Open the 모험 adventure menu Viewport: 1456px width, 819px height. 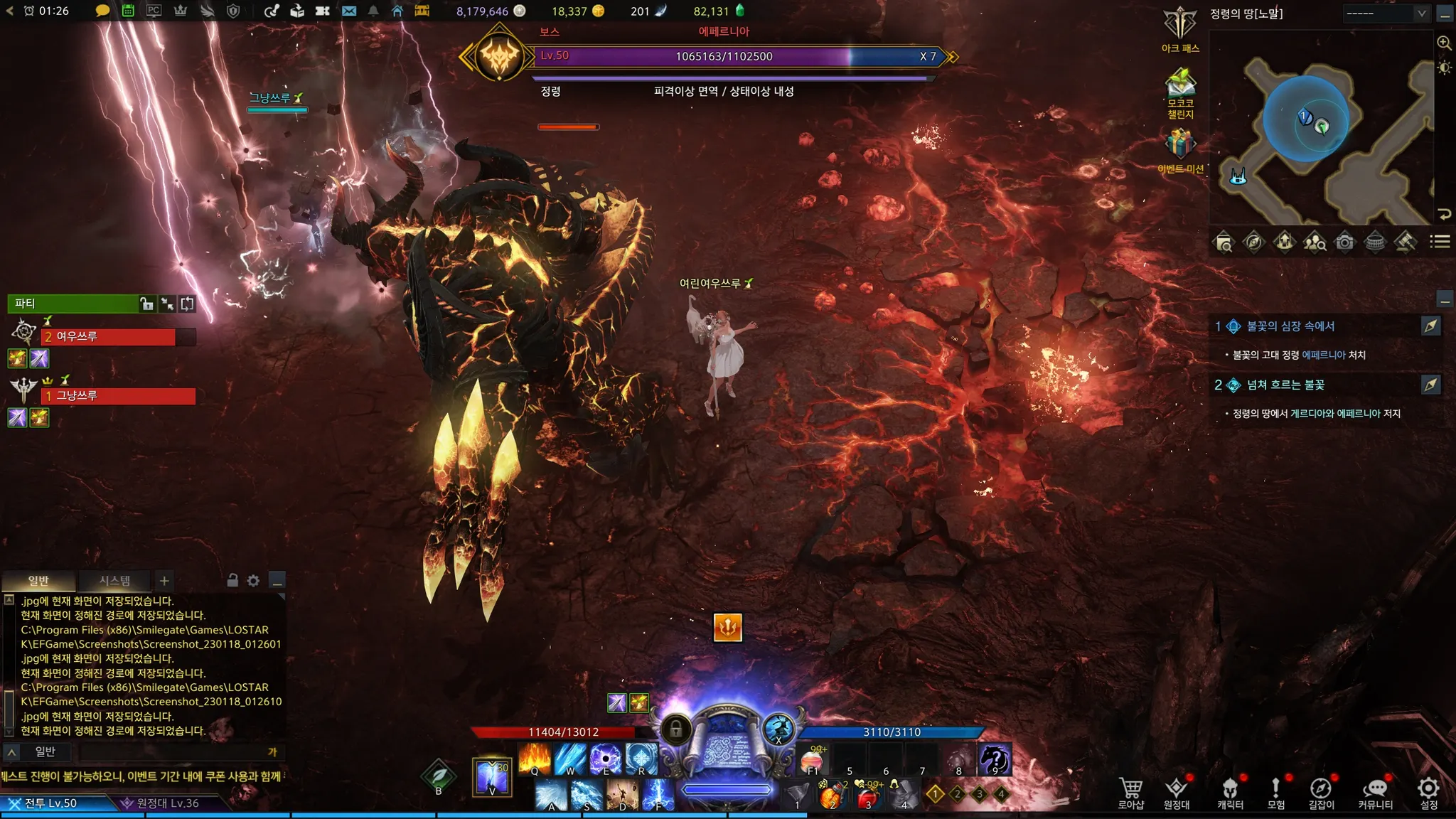click(1275, 793)
